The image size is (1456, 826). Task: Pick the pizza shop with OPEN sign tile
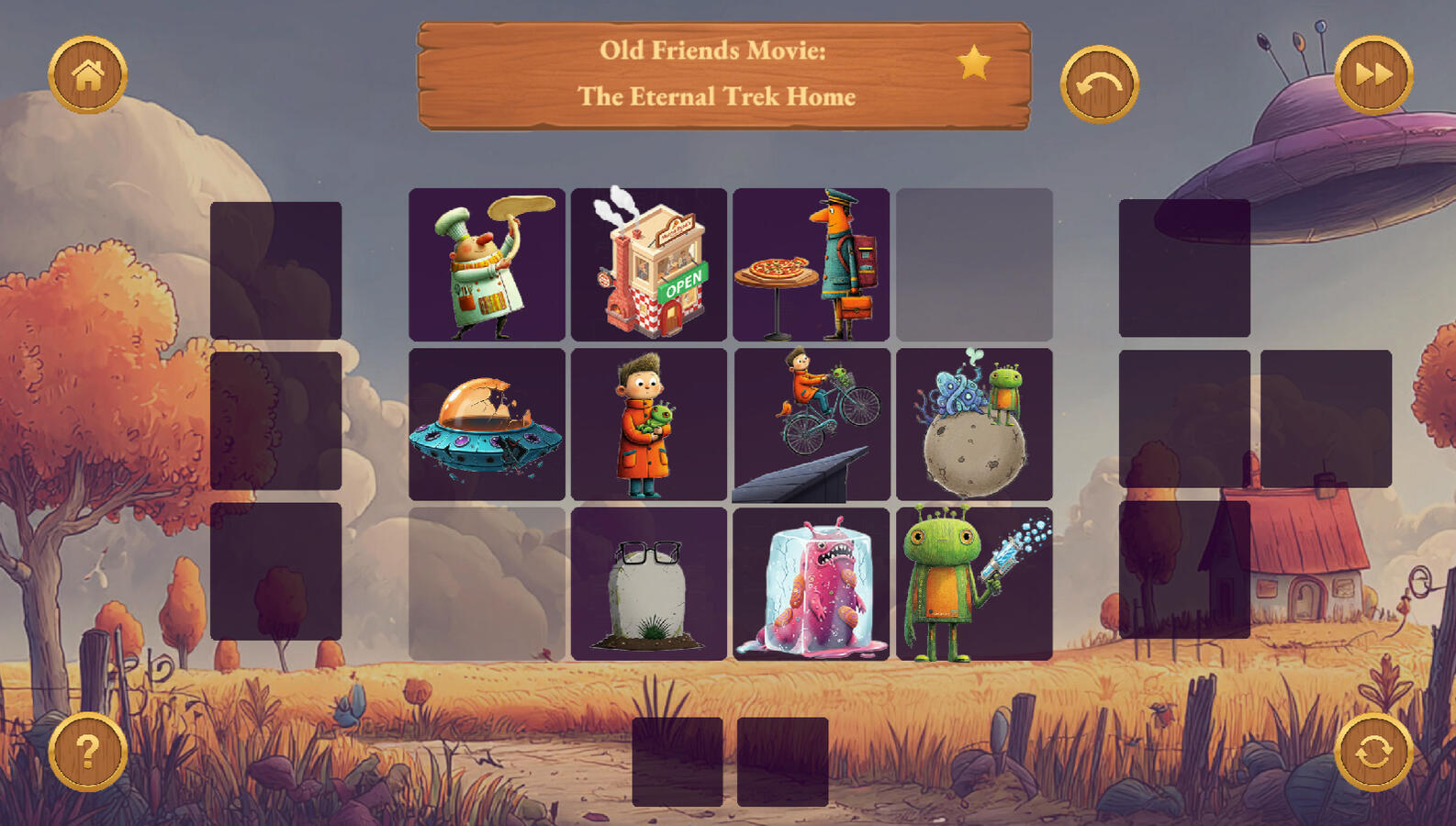pyautogui.click(x=649, y=264)
